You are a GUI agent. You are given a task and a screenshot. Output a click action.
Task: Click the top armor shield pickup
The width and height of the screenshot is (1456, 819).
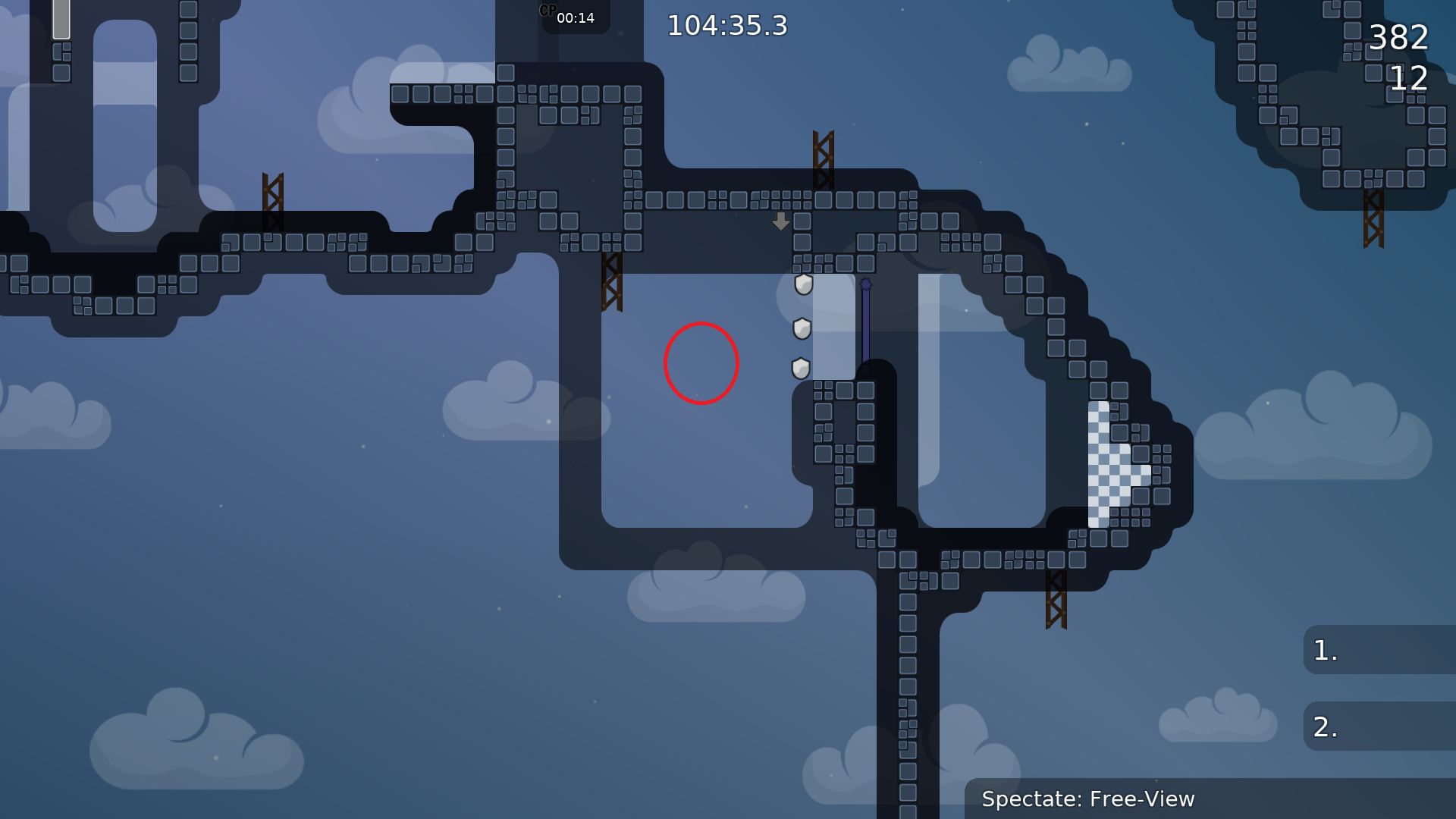click(x=802, y=286)
